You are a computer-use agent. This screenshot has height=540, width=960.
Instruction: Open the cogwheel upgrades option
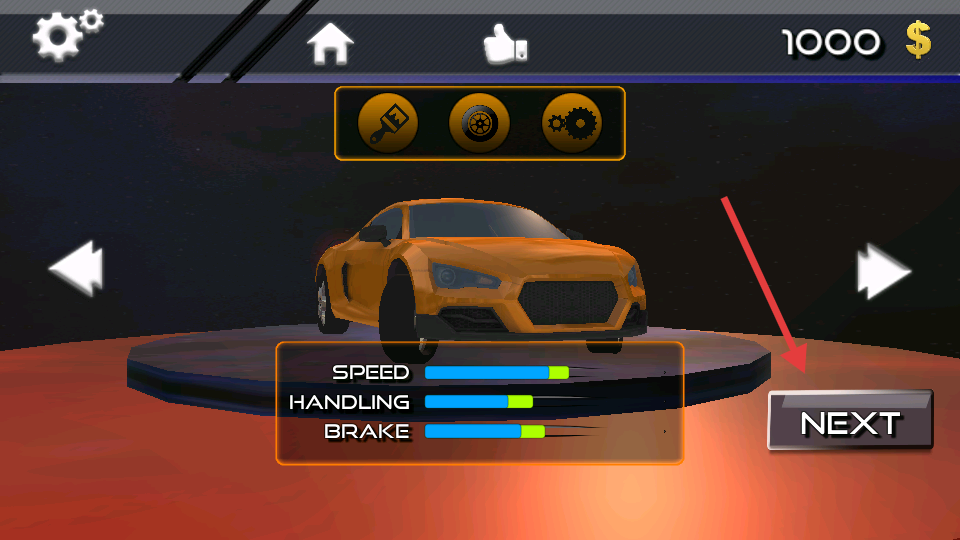point(571,124)
